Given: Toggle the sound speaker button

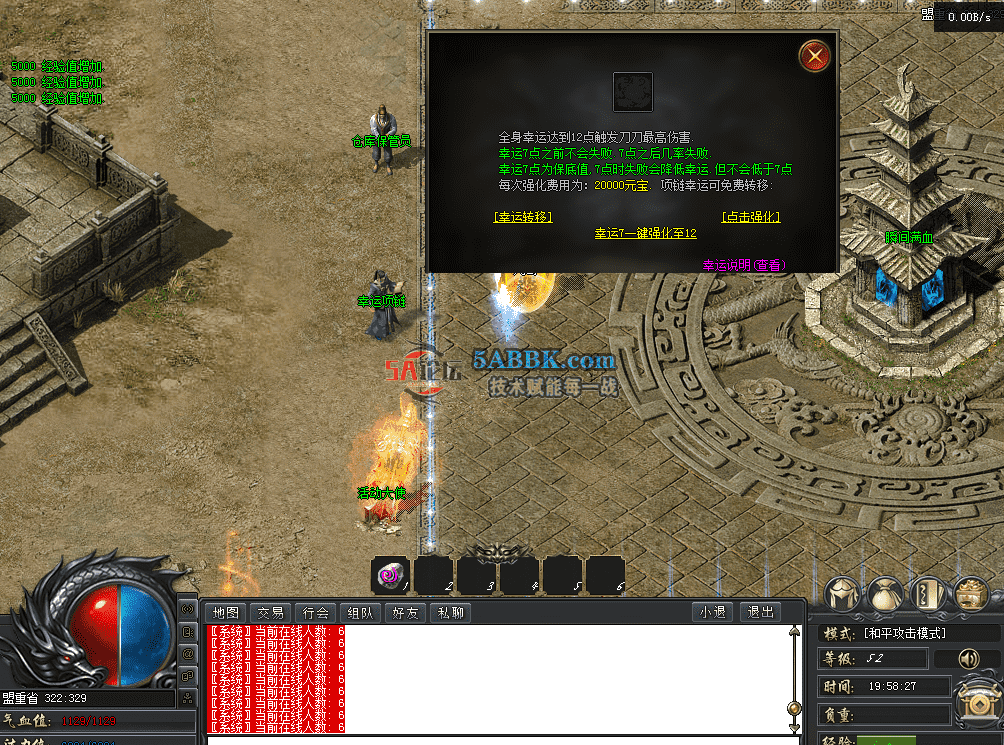Looking at the screenshot, I should [x=968, y=659].
